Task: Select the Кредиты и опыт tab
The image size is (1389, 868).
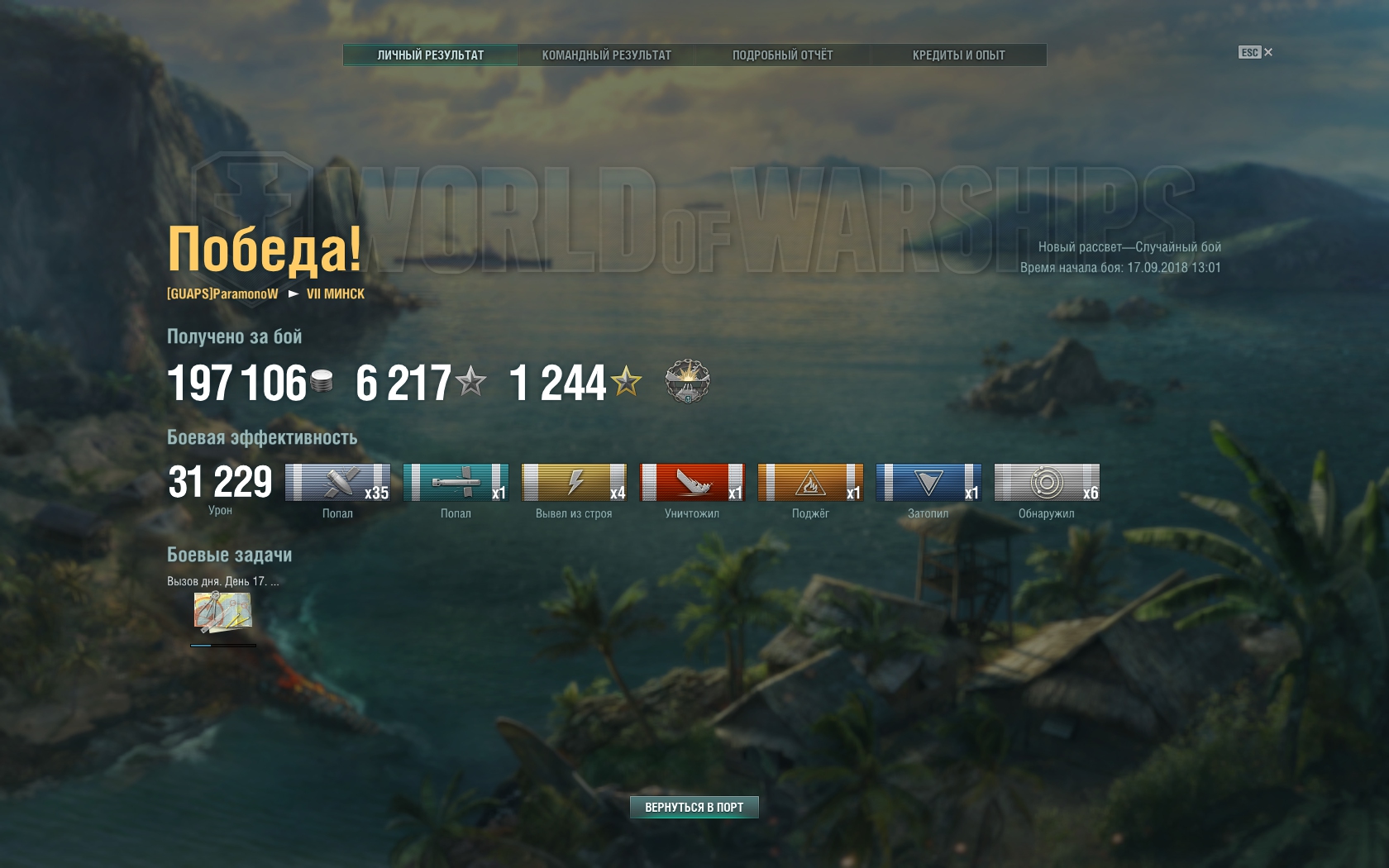Action: click(958, 55)
